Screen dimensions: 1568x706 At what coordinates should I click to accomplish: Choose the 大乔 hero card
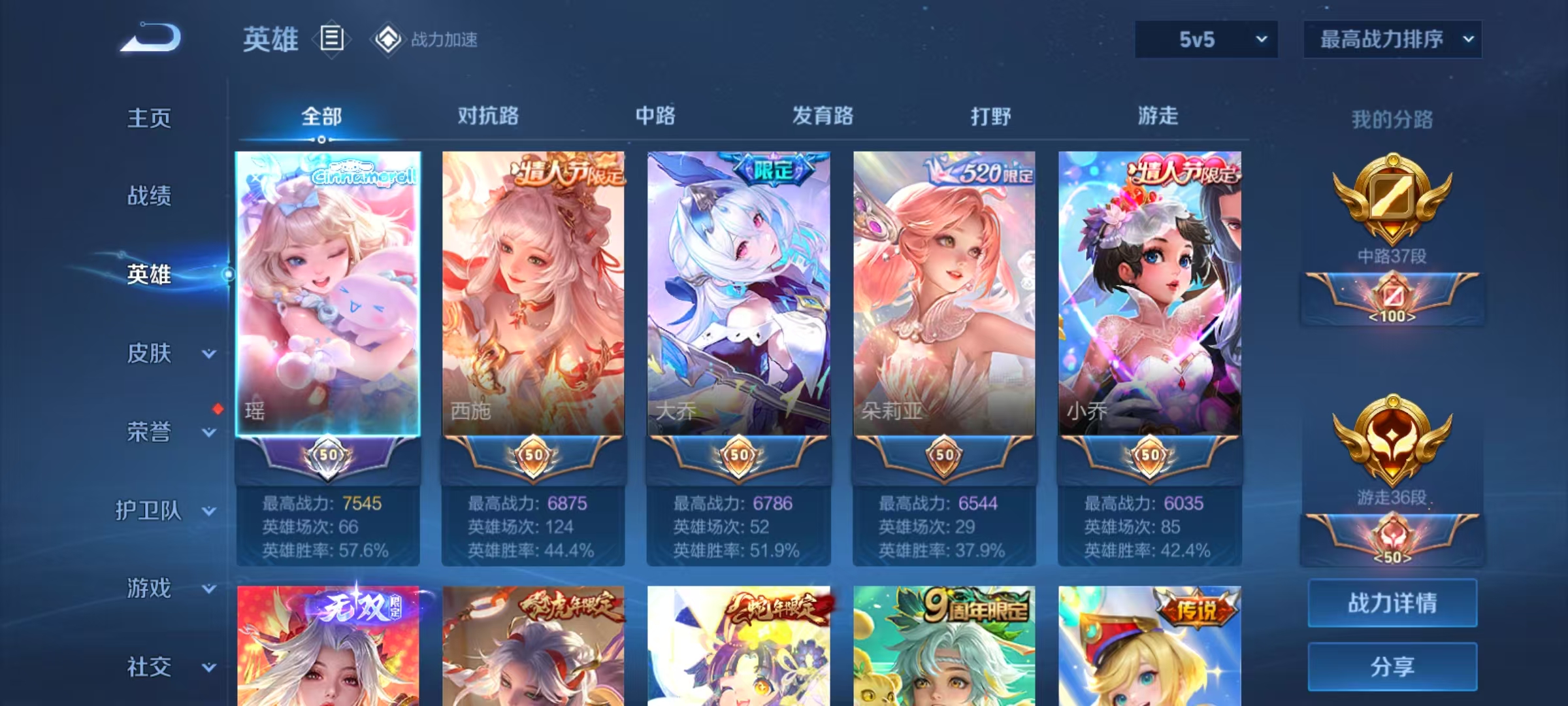(x=739, y=294)
